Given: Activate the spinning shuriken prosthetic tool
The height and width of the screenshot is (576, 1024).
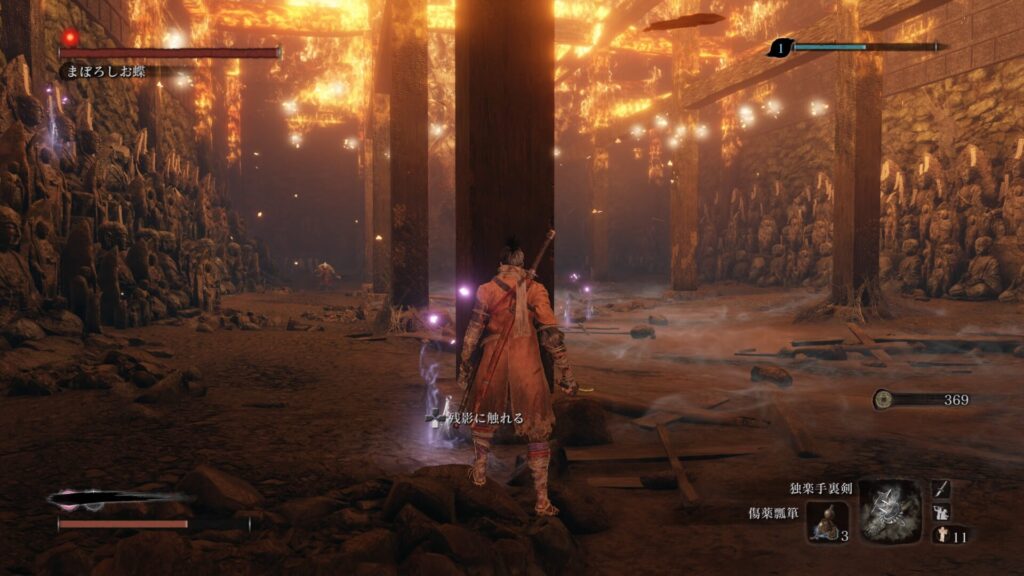Looking at the screenshot, I should [890, 509].
